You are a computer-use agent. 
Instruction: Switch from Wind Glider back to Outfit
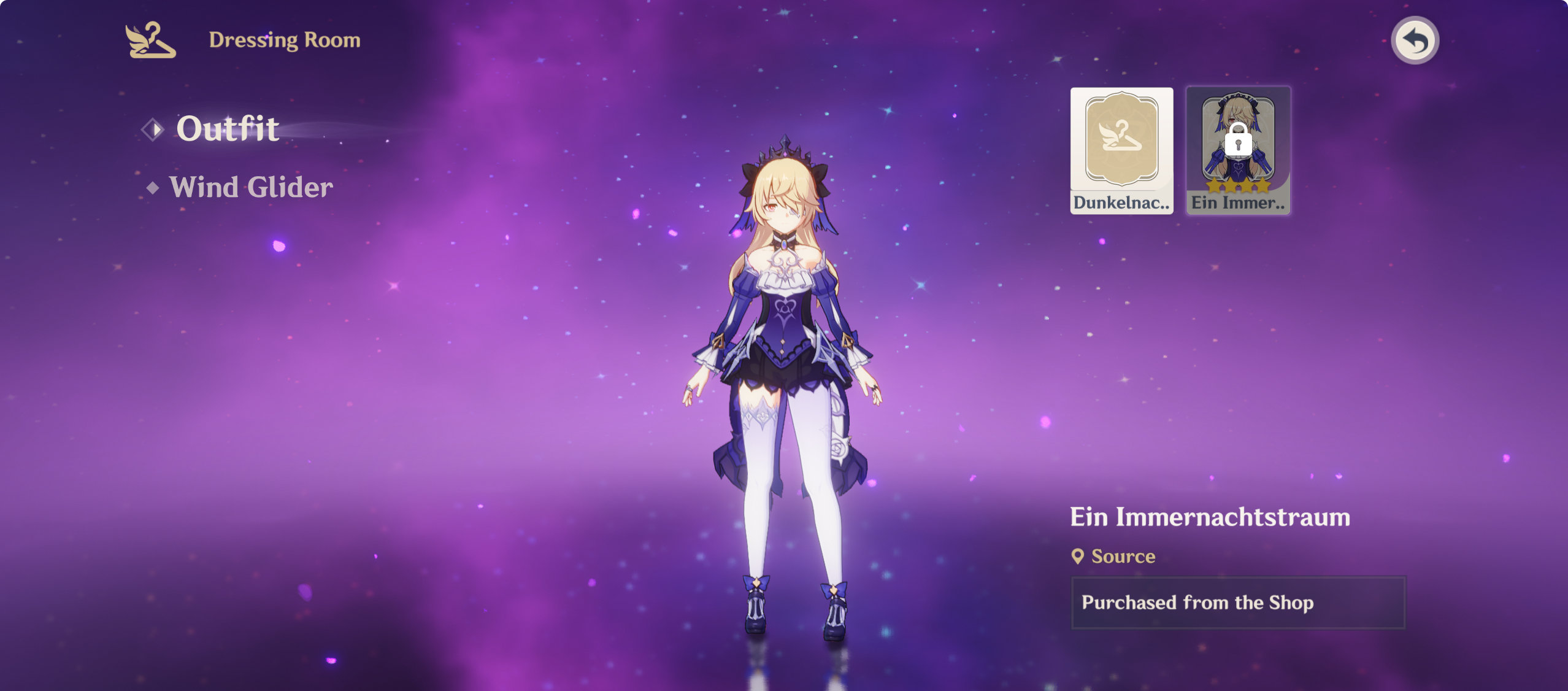pyautogui.click(x=227, y=129)
